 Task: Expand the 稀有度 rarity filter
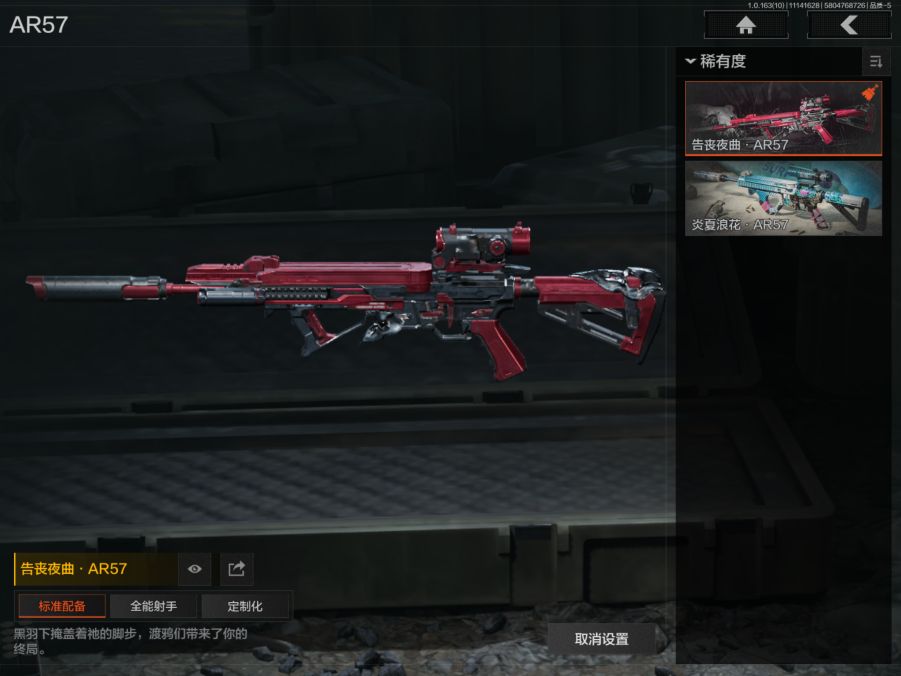pyautogui.click(x=716, y=62)
